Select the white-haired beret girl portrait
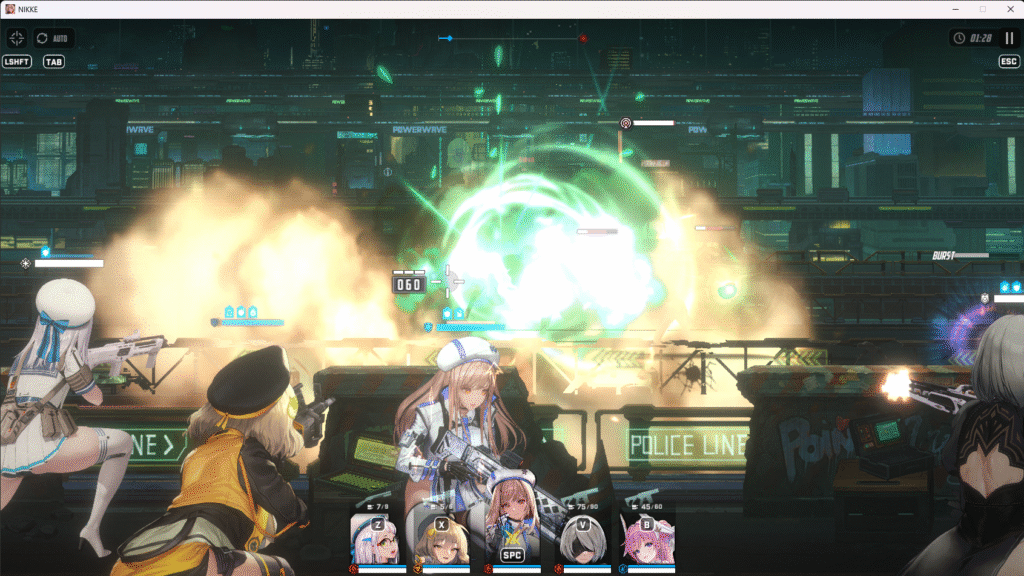The image size is (1024, 576). 377,542
